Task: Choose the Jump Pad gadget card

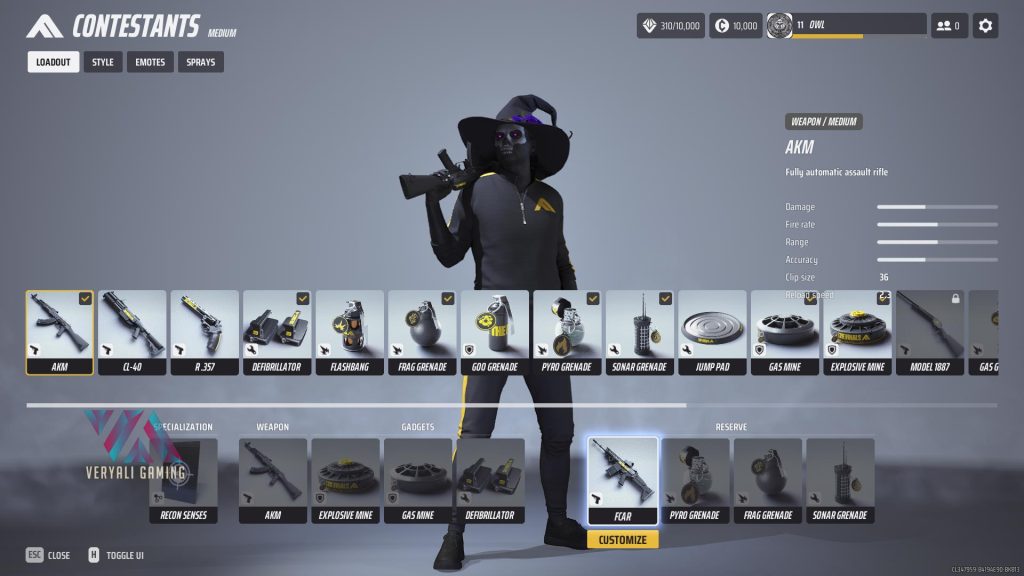Action: (712, 331)
